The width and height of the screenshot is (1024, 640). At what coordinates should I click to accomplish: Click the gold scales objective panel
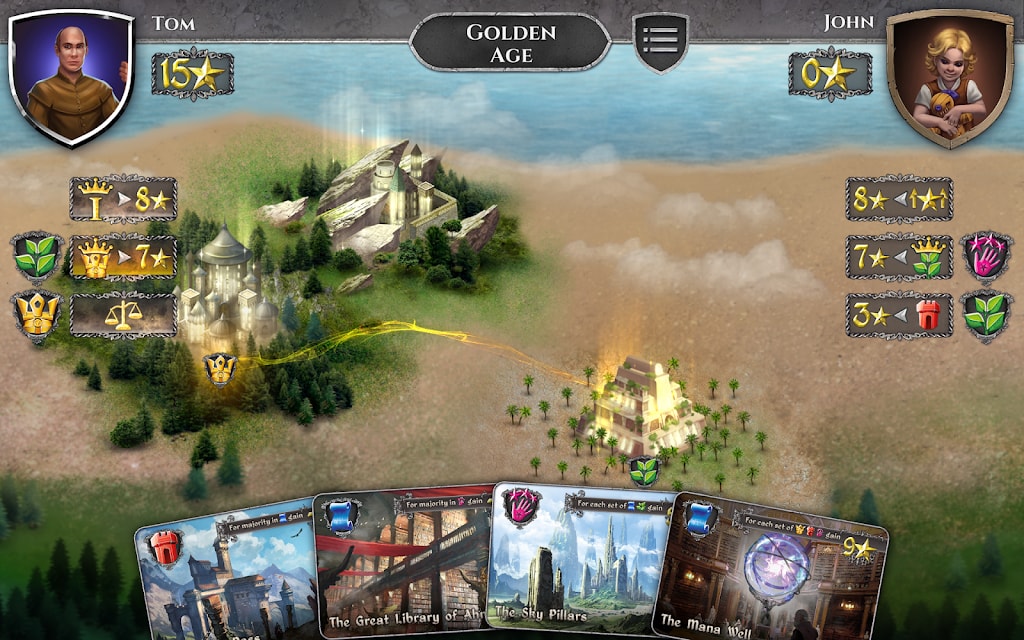point(123,315)
